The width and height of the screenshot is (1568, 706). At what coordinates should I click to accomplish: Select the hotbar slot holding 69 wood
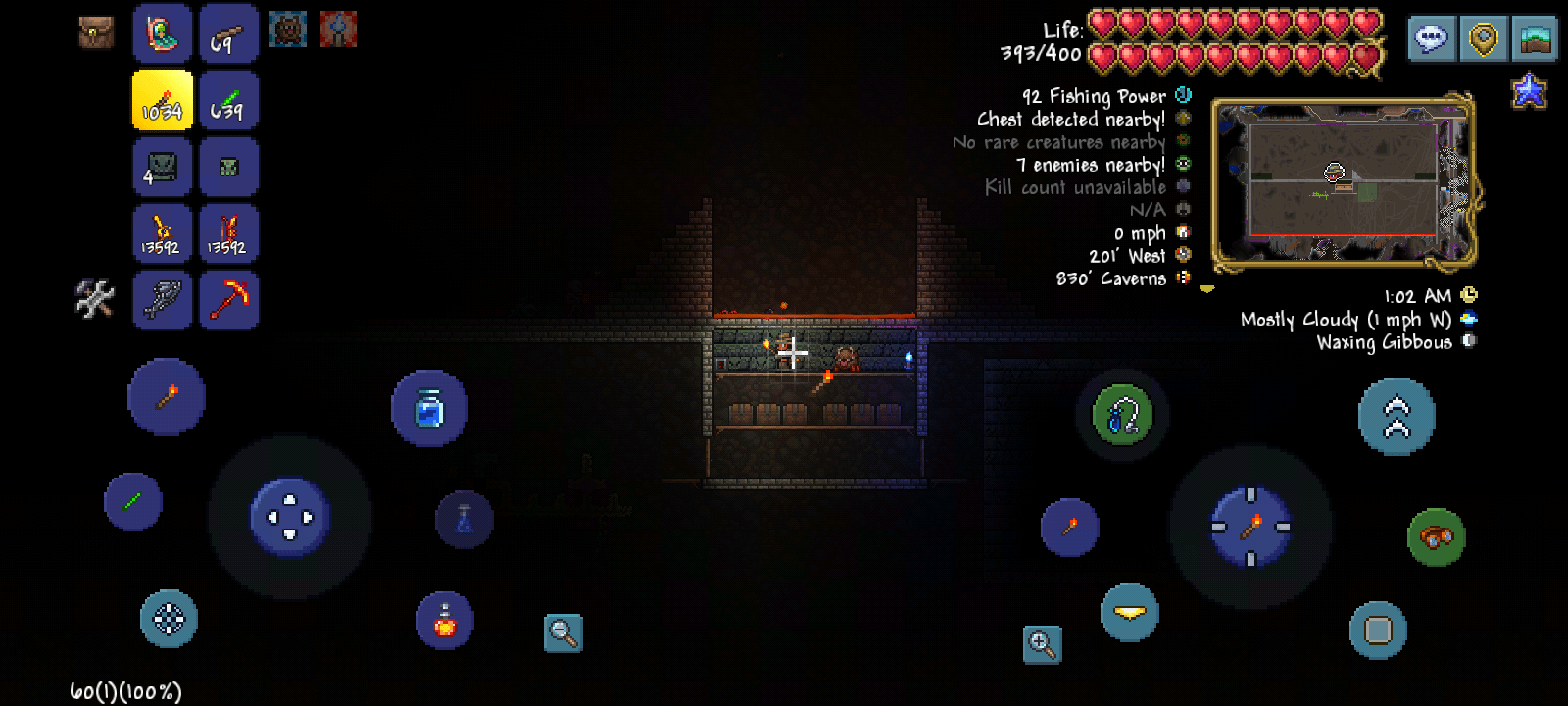[x=228, y=33]
